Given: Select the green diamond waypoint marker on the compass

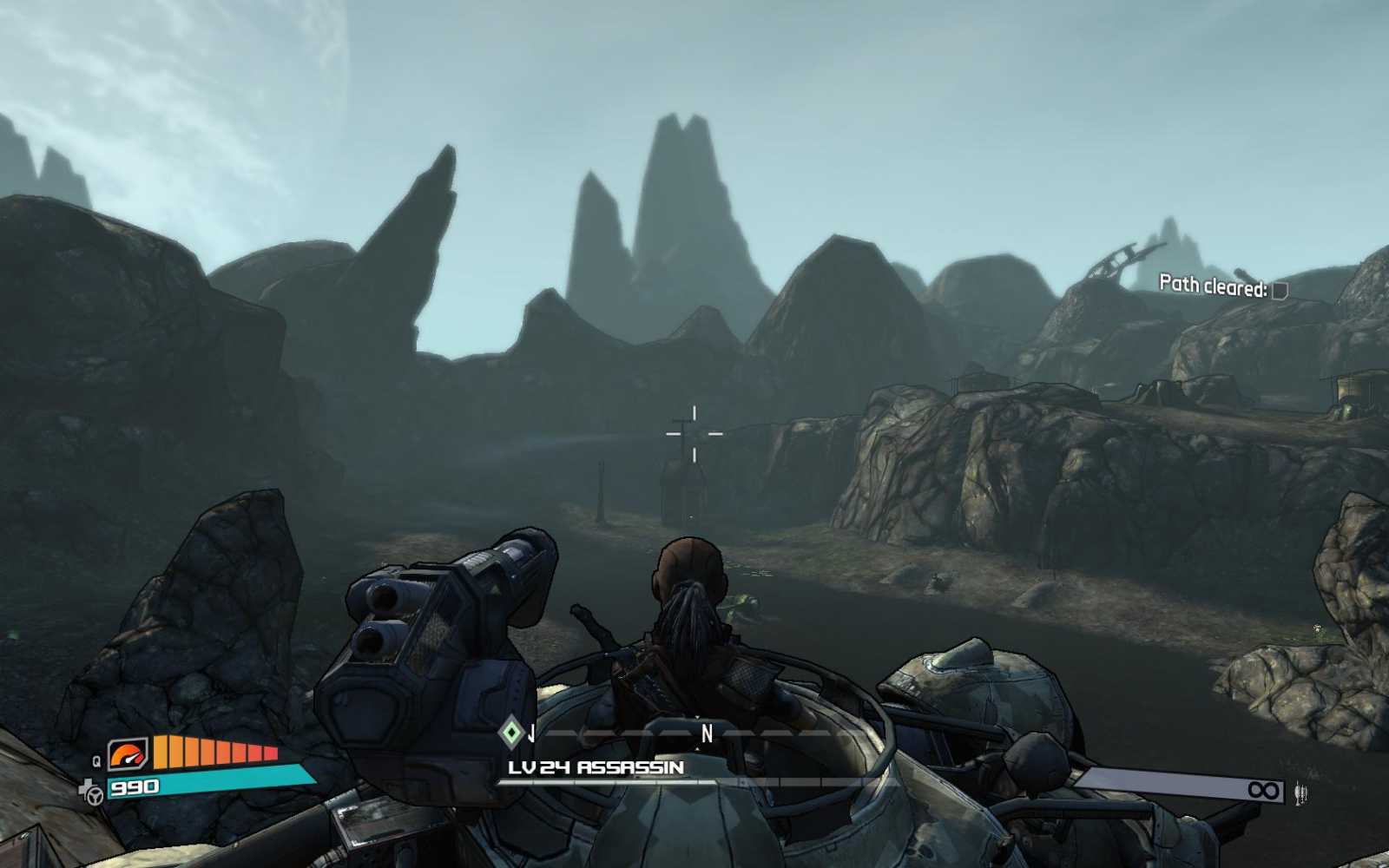Looking at the screenshot, I should (x=510, y=733).
